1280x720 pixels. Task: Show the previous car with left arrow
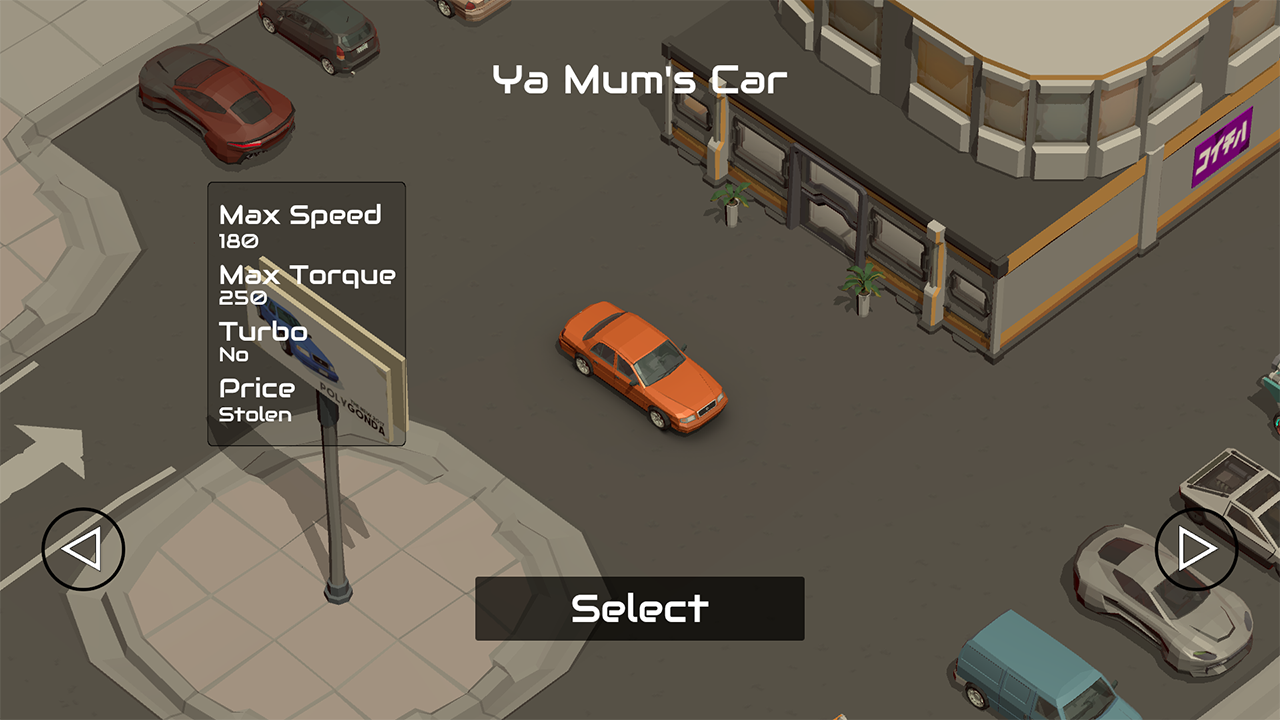(83, 549)
